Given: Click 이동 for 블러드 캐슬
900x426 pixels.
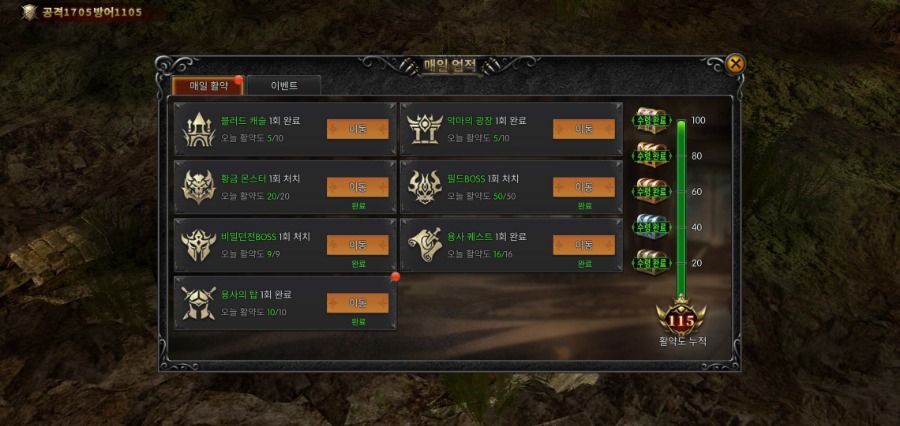Looking at the screenshot, I should click(x=357, y=129).
